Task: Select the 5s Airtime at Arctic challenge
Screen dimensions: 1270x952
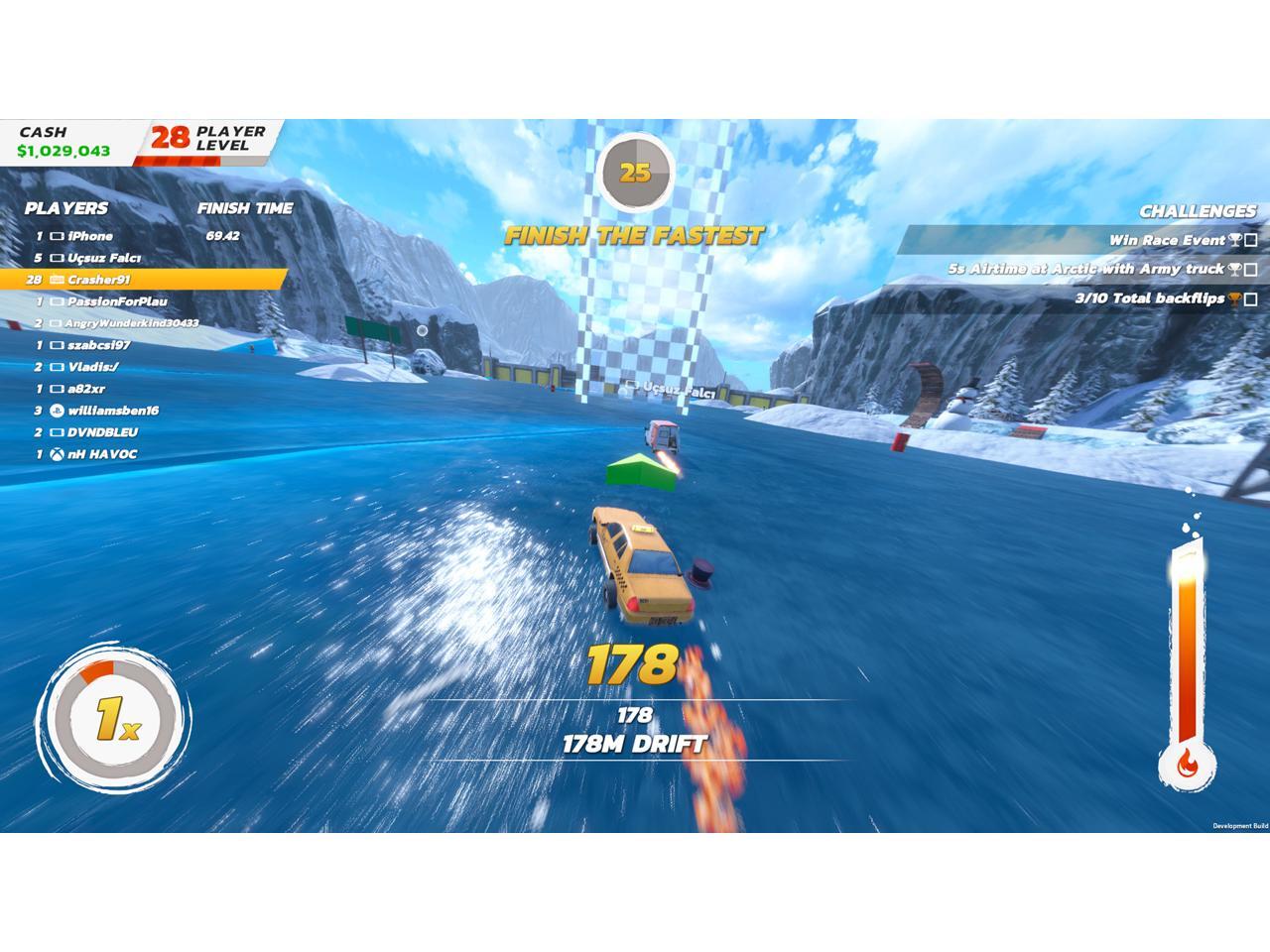Action: pos(1085,269)
